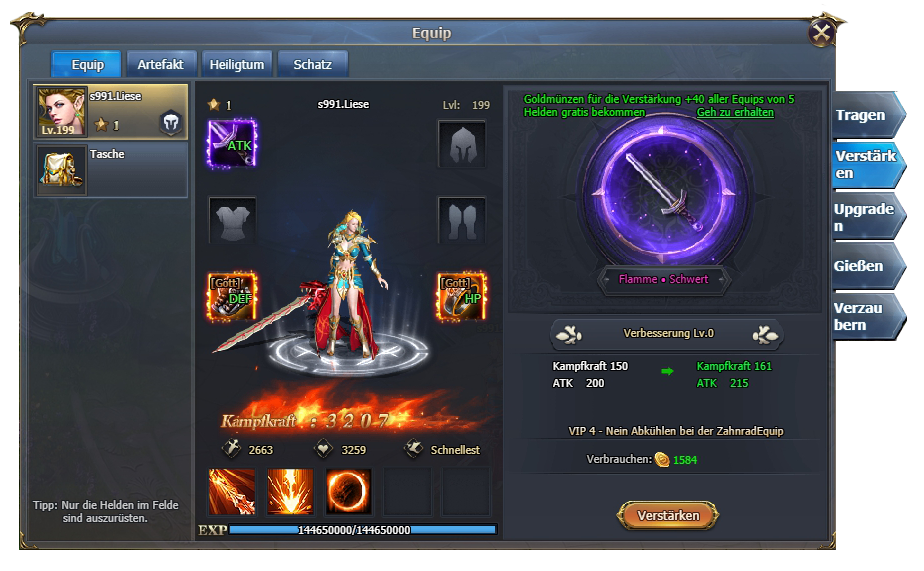Screen dimensions: 924x571
Task: Select the fire burst skill icon
Action: coord(290,491)
